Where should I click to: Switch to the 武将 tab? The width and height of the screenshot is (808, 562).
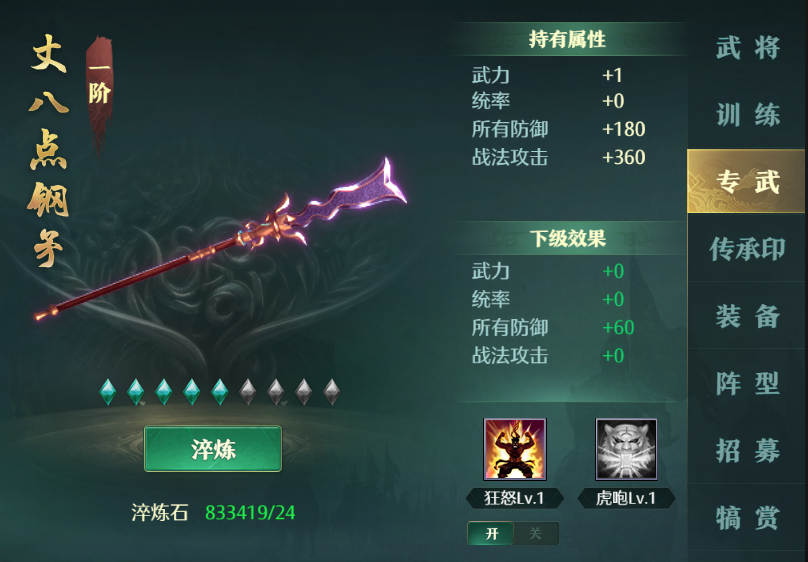coord(747,47)
